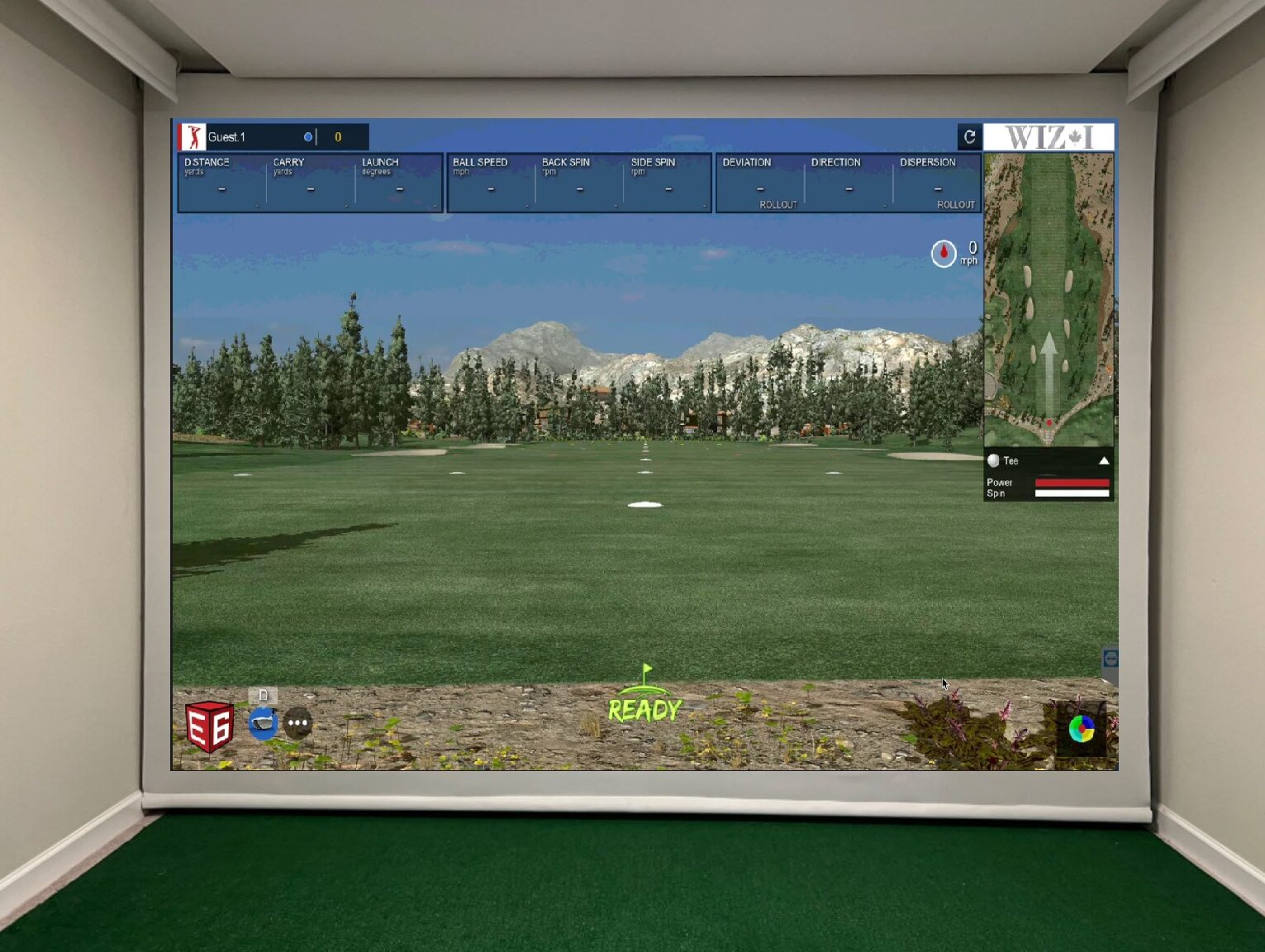Click the wind compass indicator

(x=944, y=253)
